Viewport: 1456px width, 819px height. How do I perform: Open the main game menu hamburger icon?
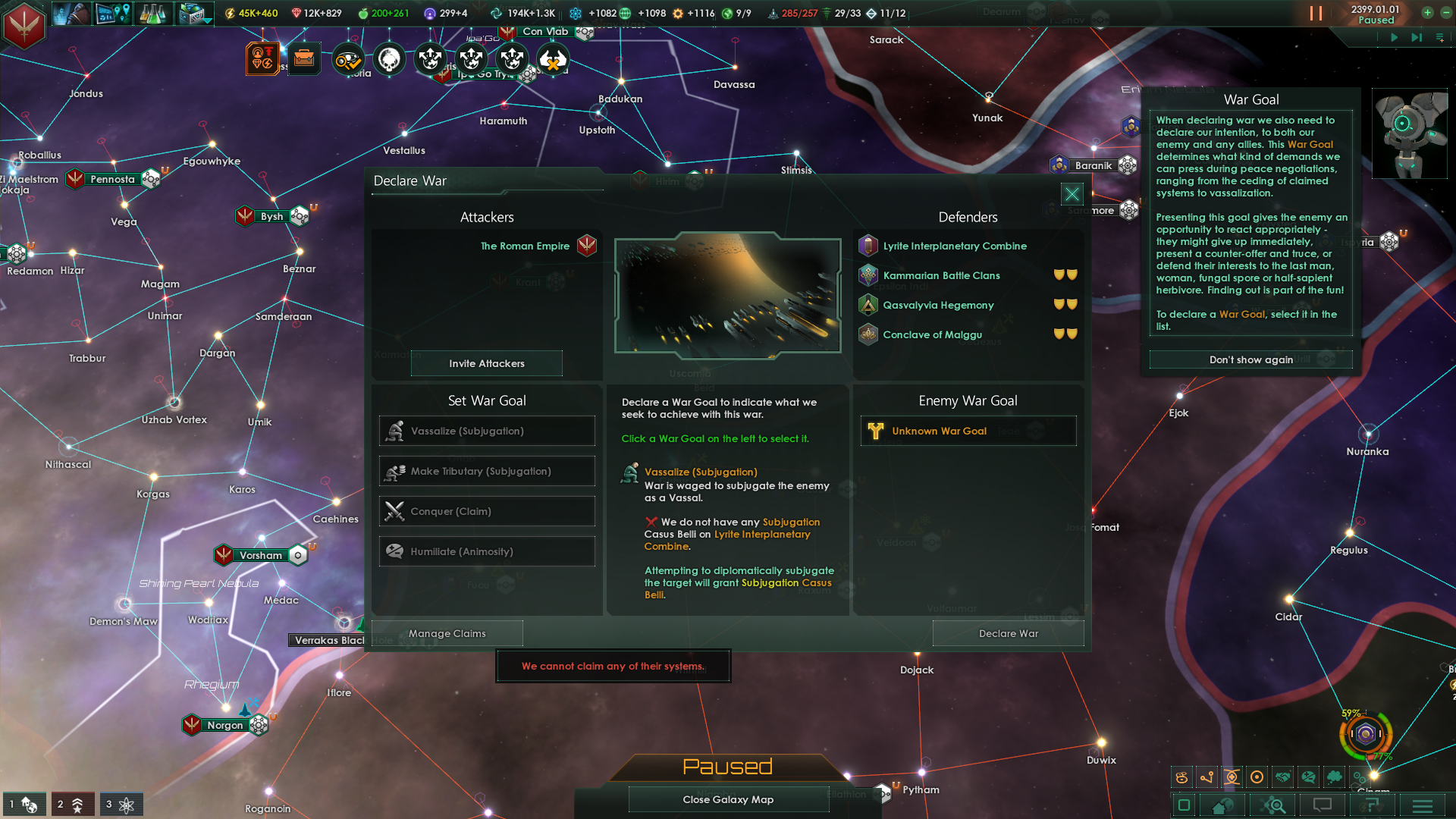(1424, 805)
